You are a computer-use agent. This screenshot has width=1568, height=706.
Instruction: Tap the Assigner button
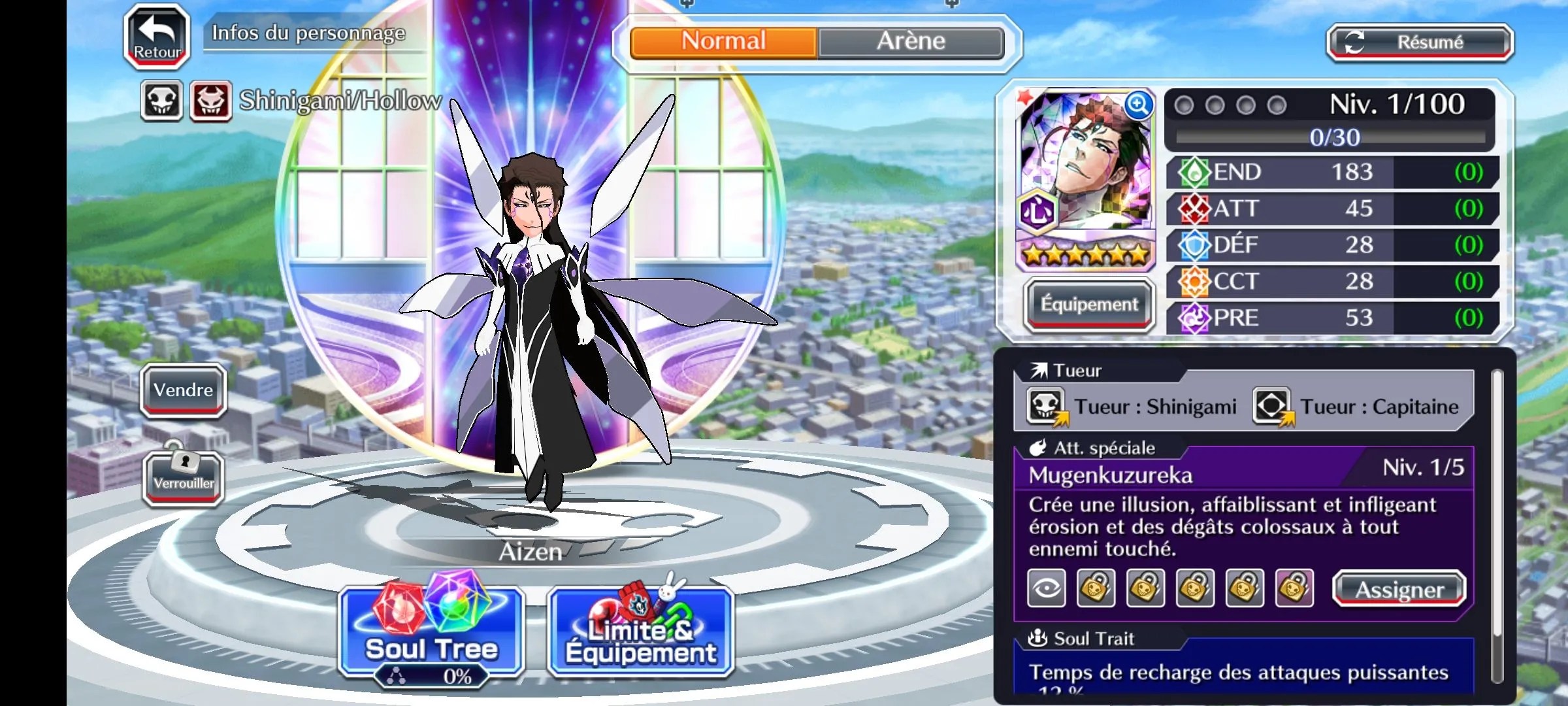[x=1399, y=590]
